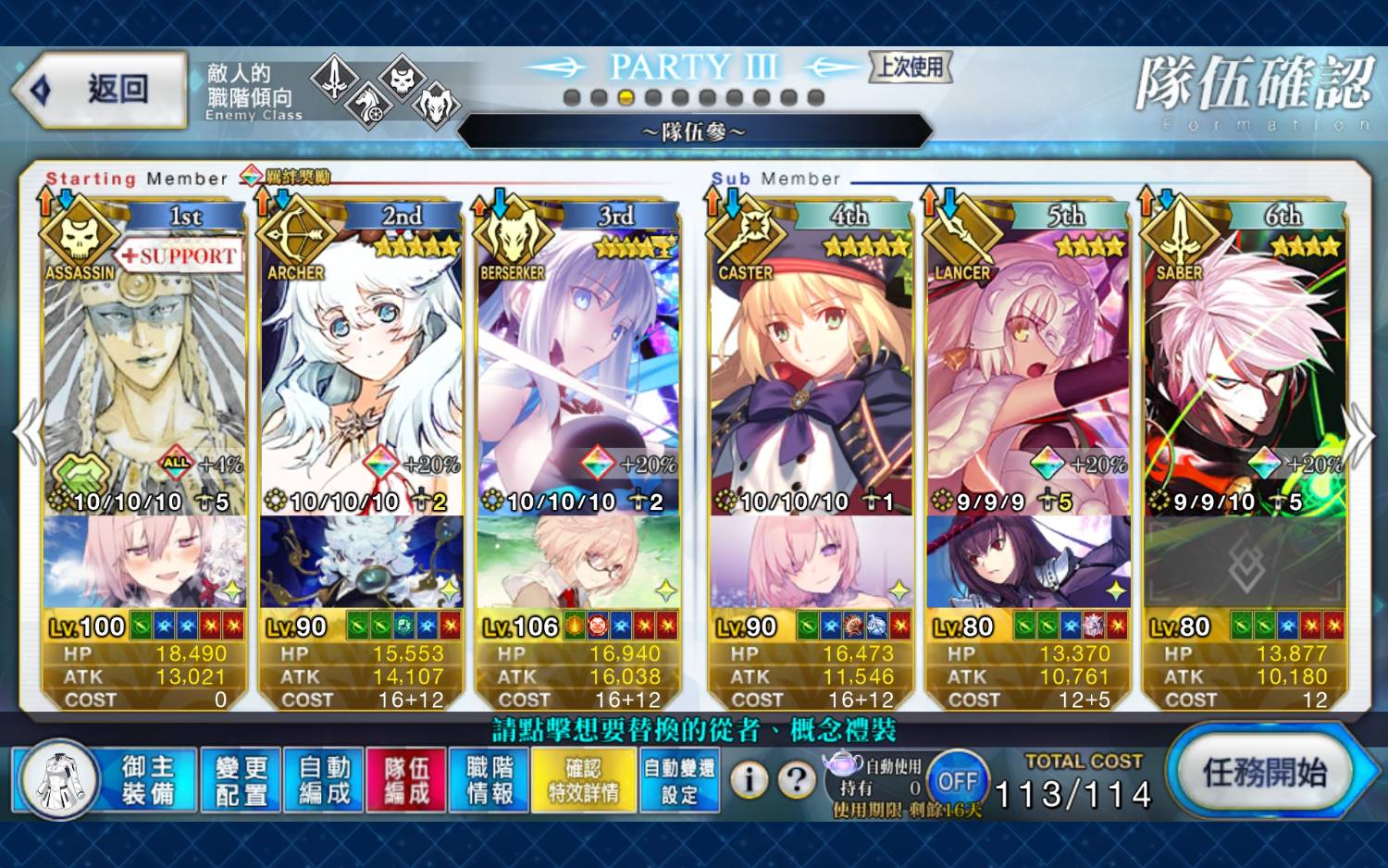Go back with the 返回 button
The image size is (1388, 868).
coord(102,90)
